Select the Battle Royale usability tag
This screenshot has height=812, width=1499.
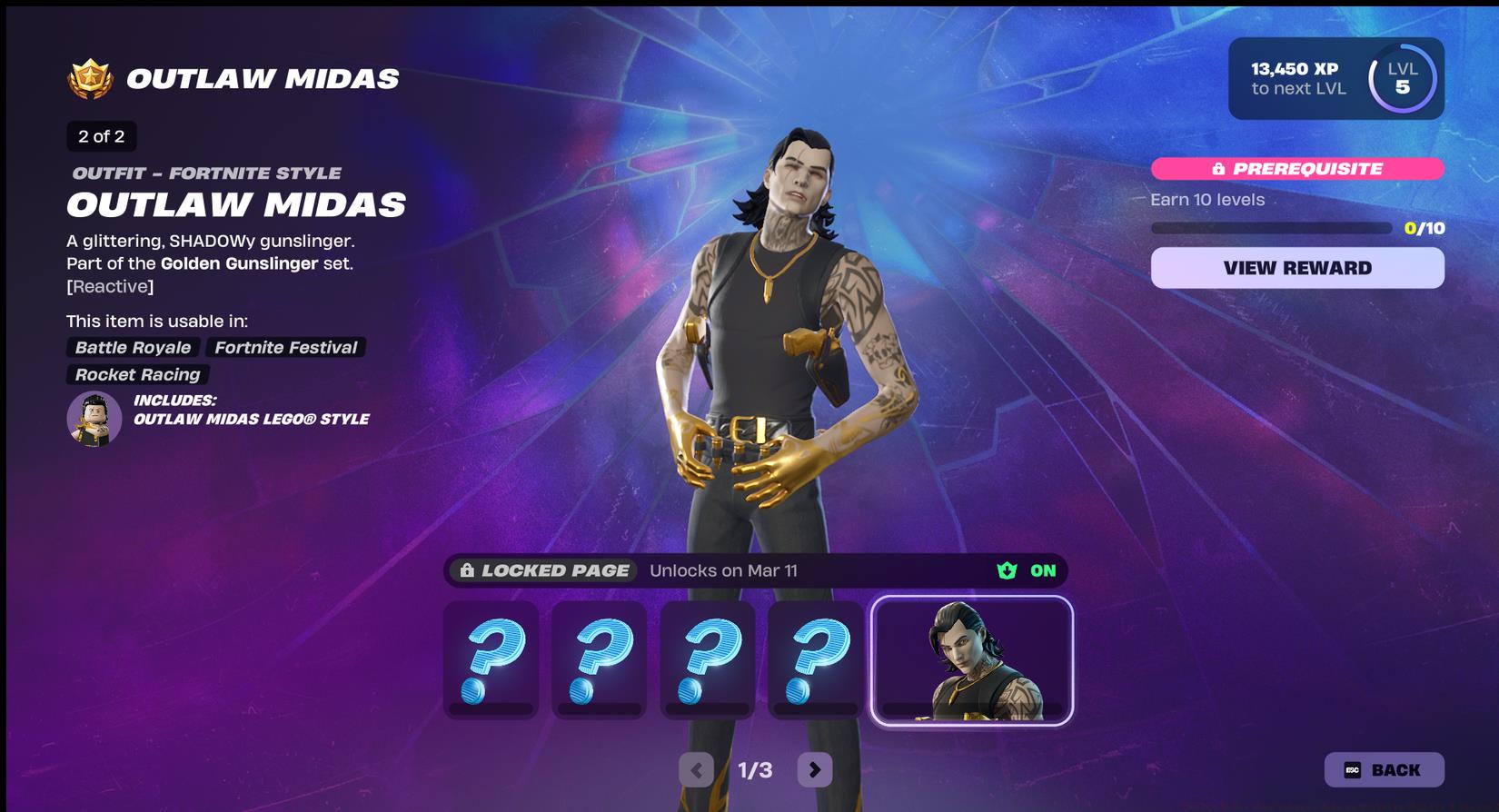tap(133, 347)
